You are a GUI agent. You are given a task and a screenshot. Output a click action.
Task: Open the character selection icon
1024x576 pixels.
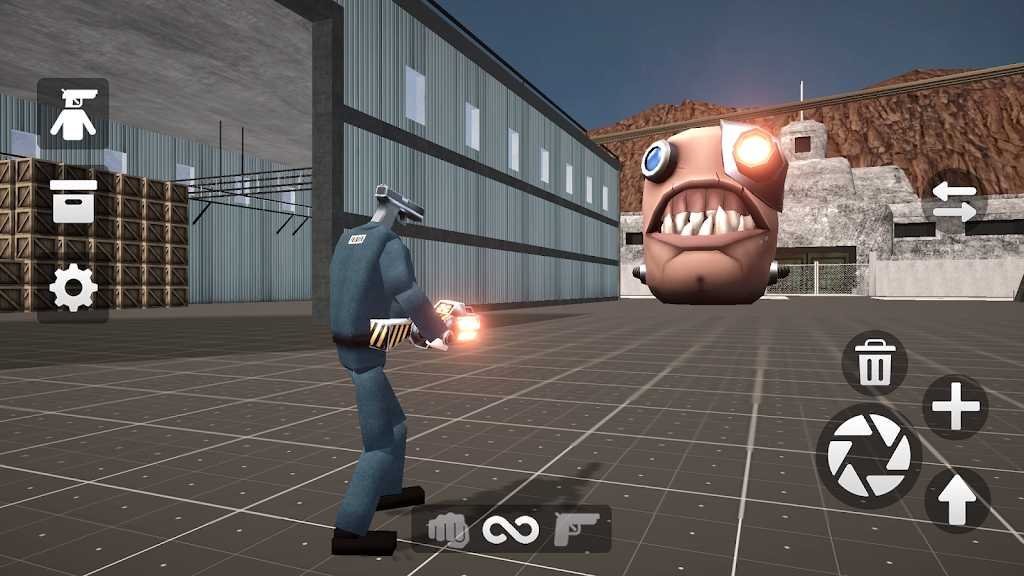coord(73,113)
